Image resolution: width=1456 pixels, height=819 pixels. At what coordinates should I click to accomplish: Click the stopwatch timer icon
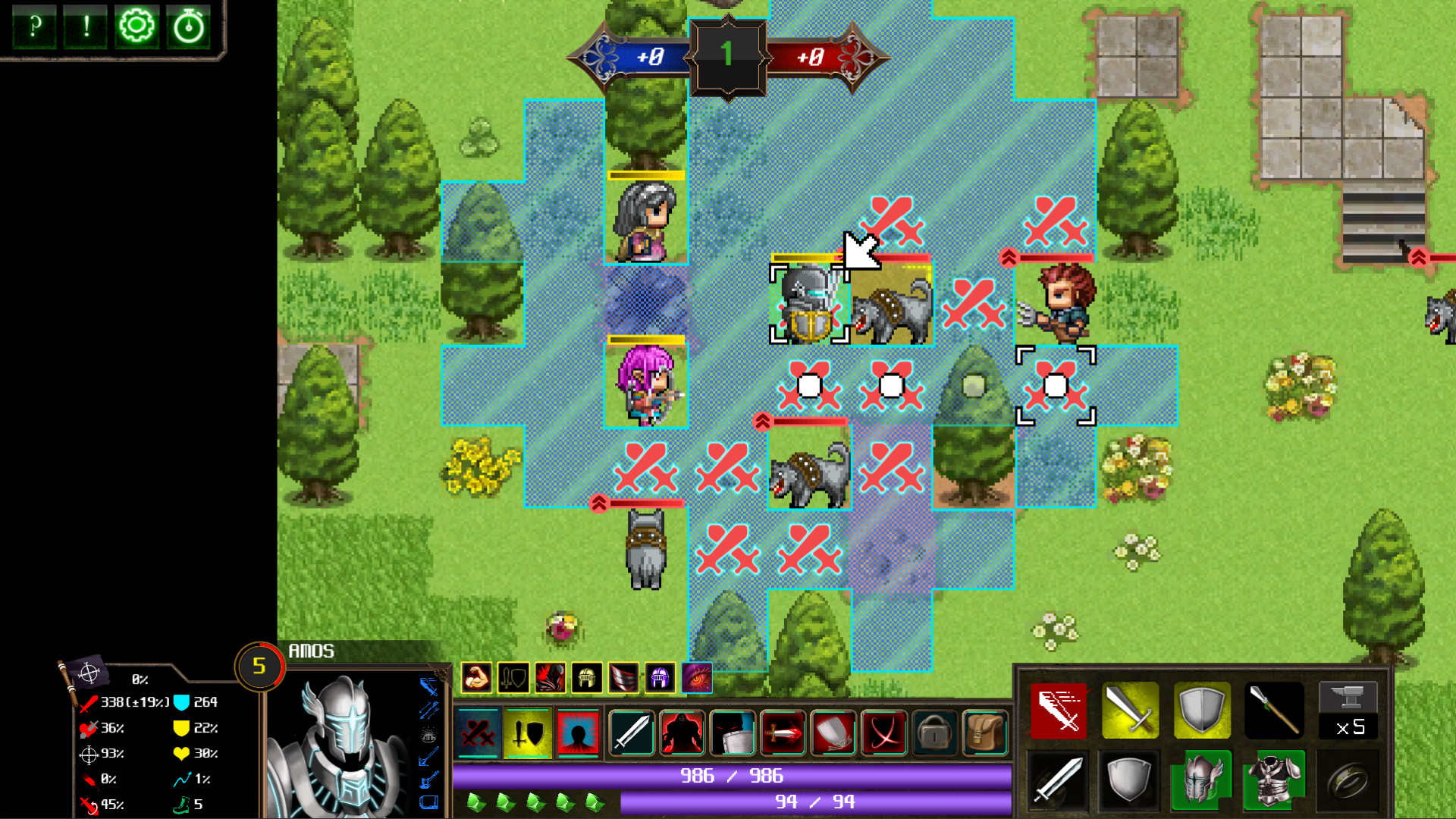[188, 27]
